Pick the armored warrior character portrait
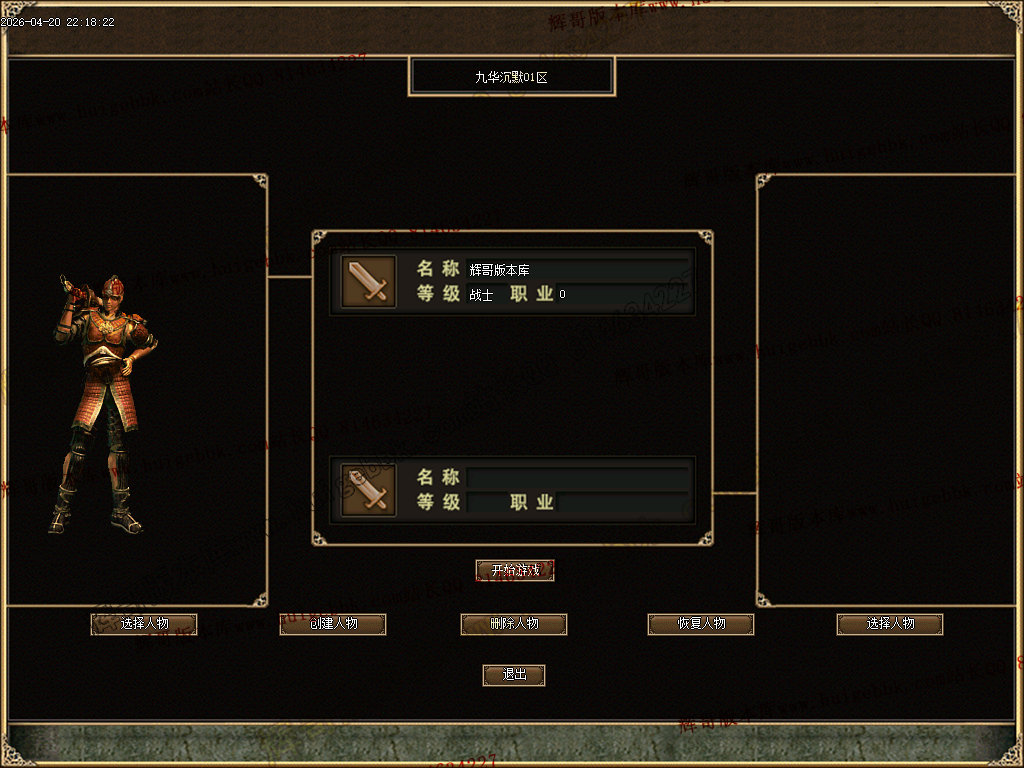 pos(103,400)
